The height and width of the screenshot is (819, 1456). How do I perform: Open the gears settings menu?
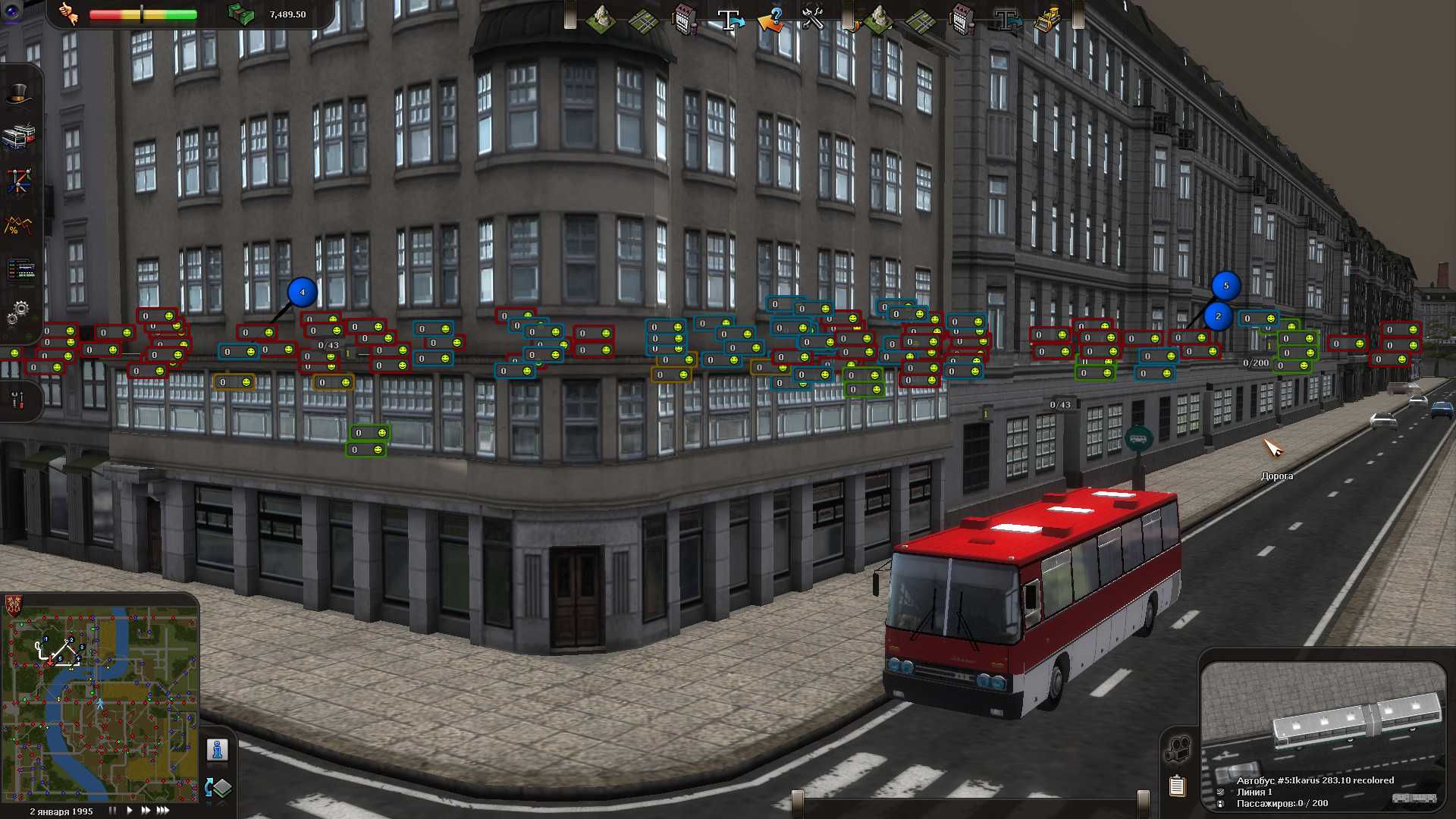point(18,312)
